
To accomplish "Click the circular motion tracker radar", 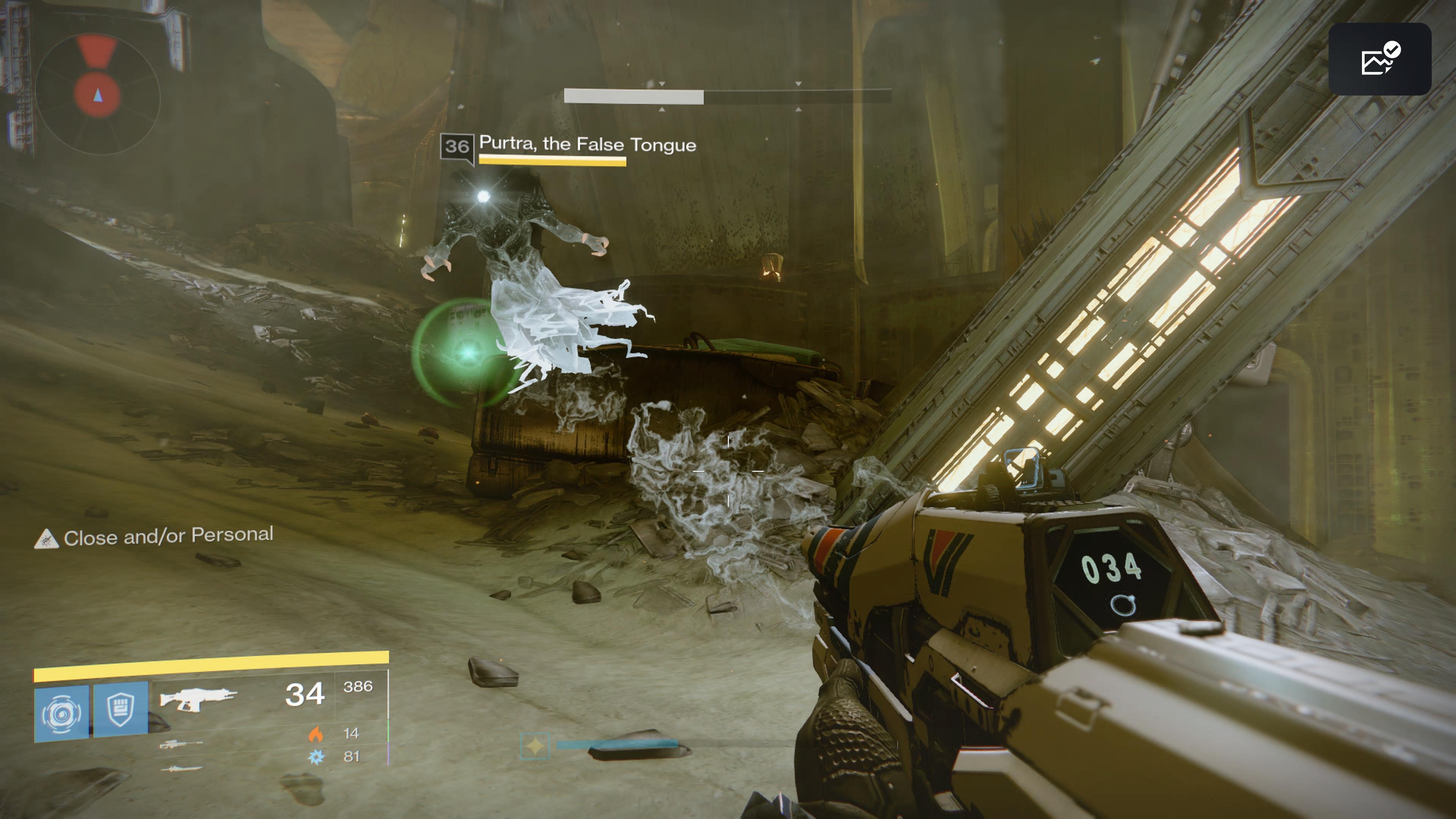I will 97,94.
